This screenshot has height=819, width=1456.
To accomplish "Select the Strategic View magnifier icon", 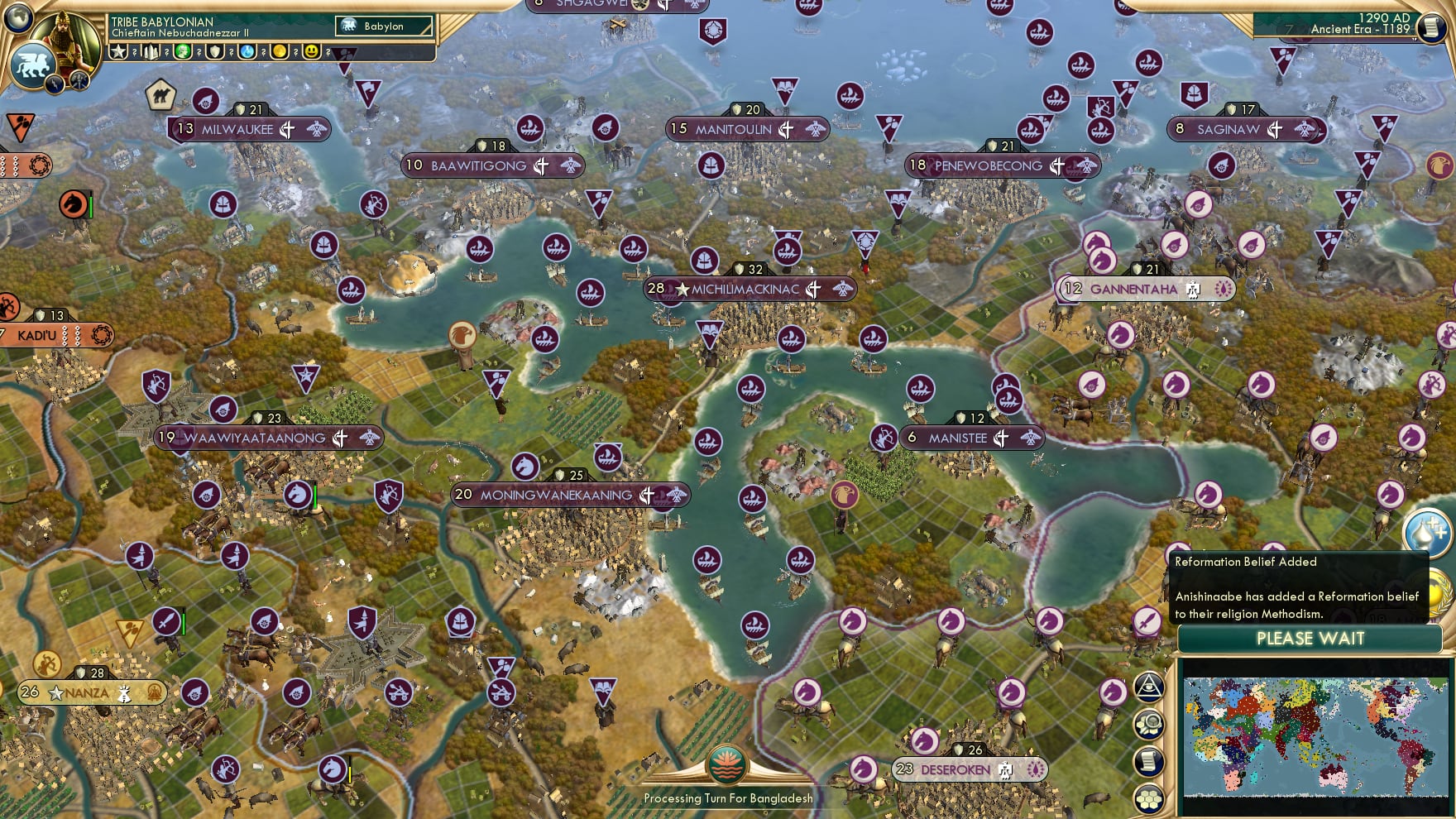I will 1150,721.
